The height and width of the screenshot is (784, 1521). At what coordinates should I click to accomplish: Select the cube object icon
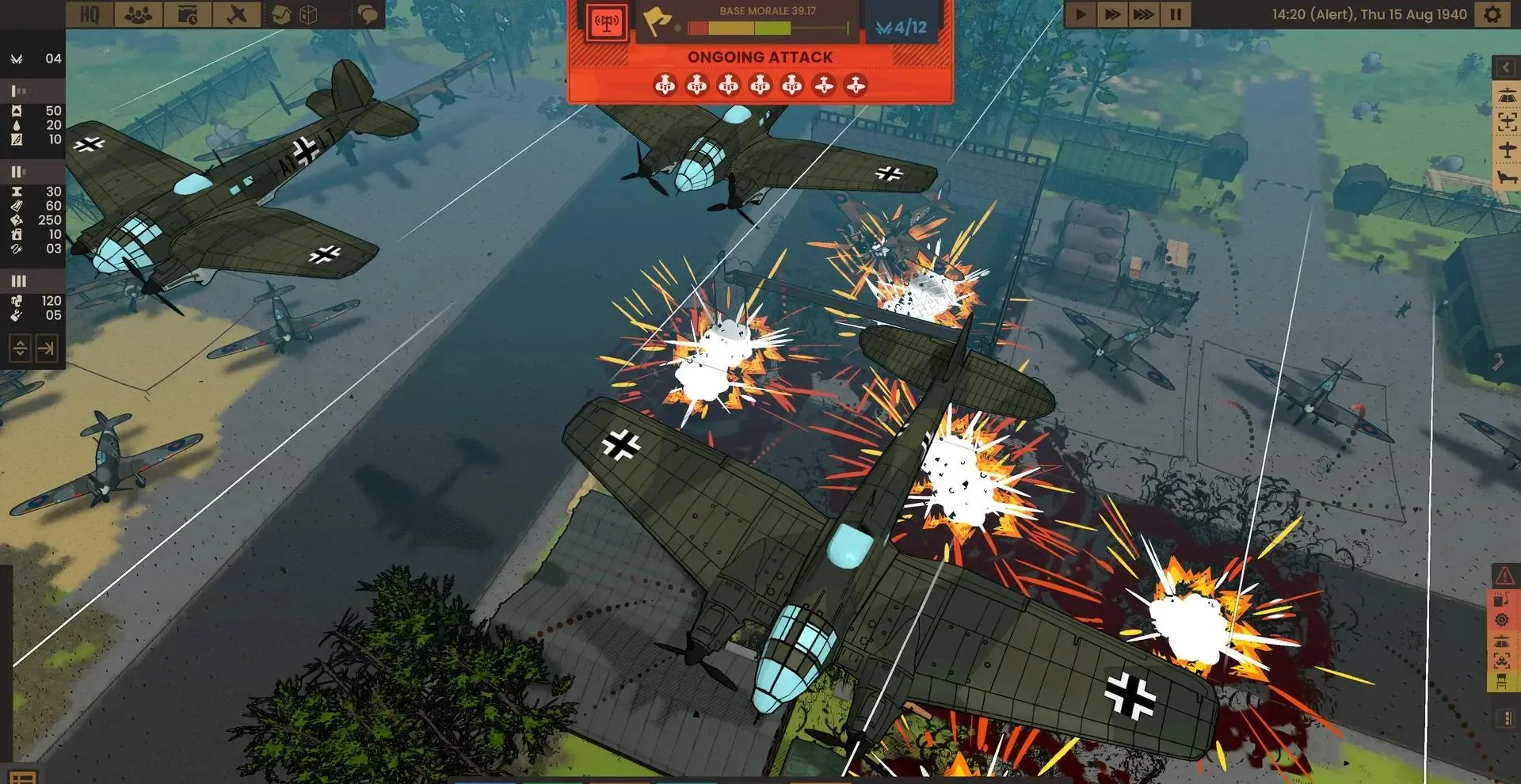309,14
